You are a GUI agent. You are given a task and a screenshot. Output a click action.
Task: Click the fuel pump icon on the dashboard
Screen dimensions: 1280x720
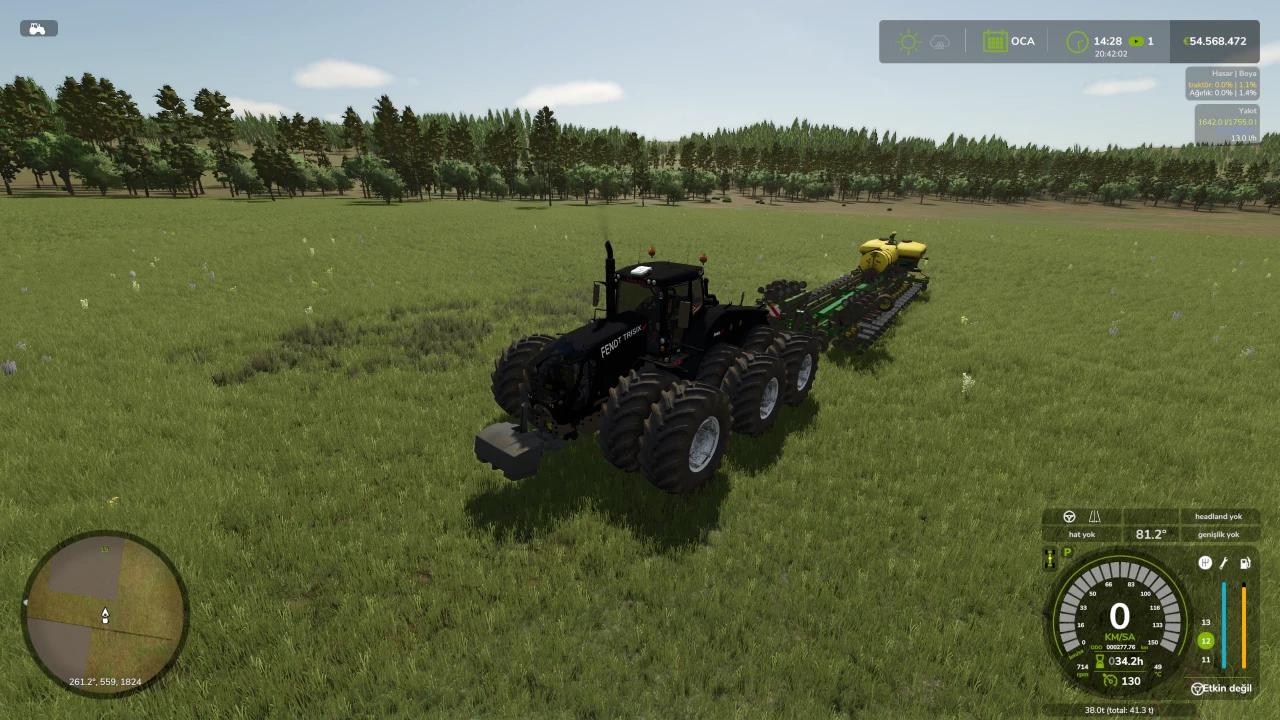(x=1244, y=565)
